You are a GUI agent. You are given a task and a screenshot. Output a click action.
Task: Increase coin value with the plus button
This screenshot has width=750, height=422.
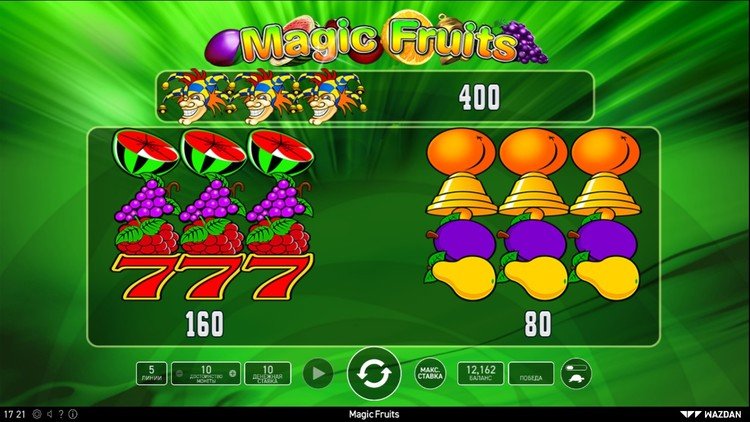[233, 374]
